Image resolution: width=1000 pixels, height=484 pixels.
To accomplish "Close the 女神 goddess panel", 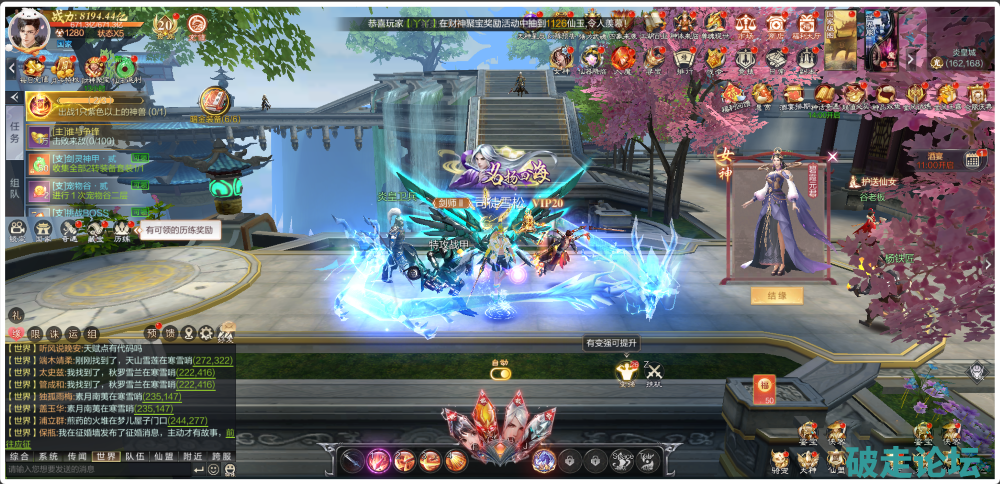I will click(x=833, y=156).
